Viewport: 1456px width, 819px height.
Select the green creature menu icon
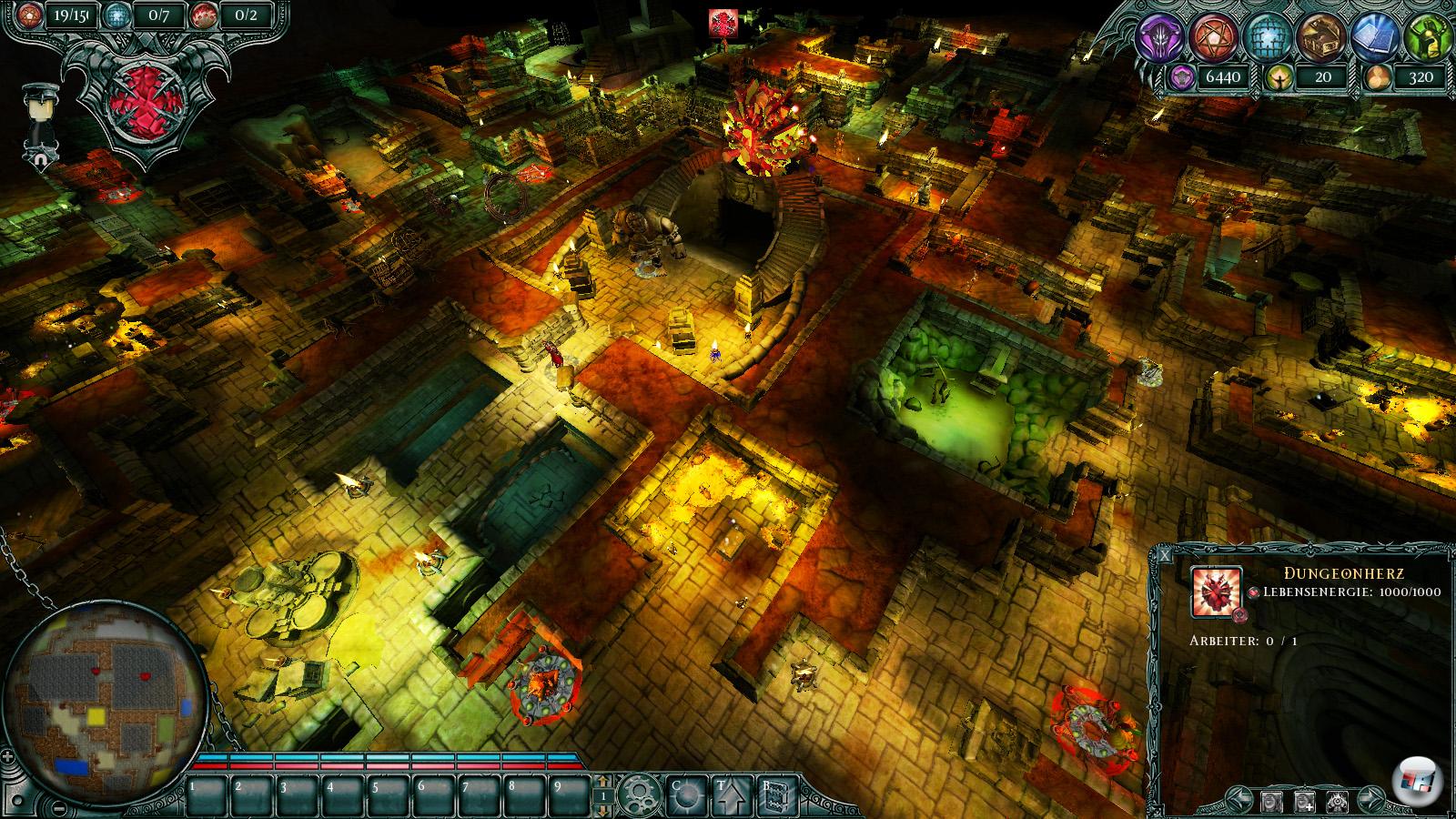(1425, 36)
